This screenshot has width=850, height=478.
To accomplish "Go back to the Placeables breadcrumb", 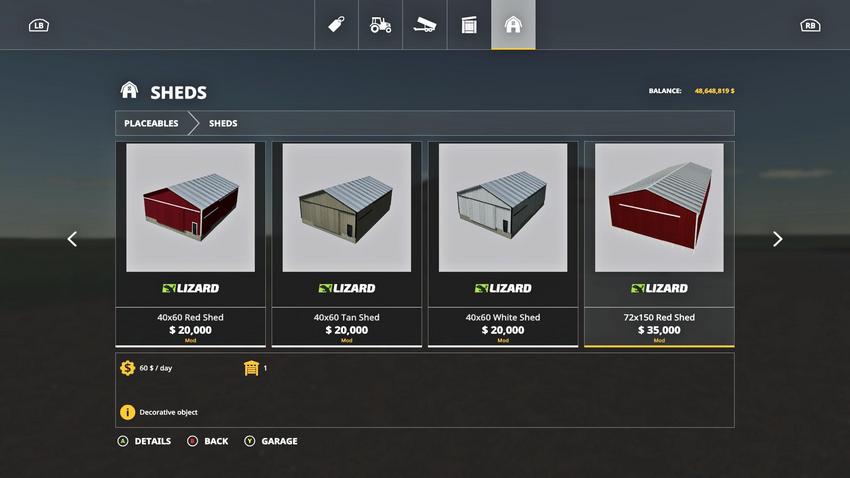I will click(x=151, y=123).
